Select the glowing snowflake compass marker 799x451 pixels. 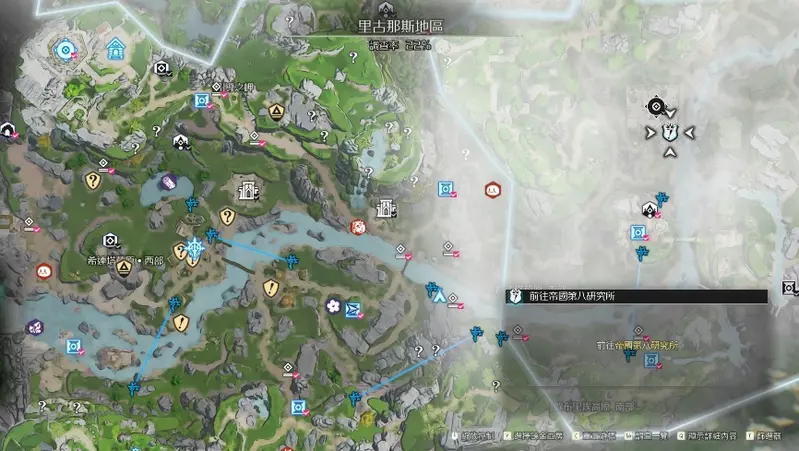[196, 248]
